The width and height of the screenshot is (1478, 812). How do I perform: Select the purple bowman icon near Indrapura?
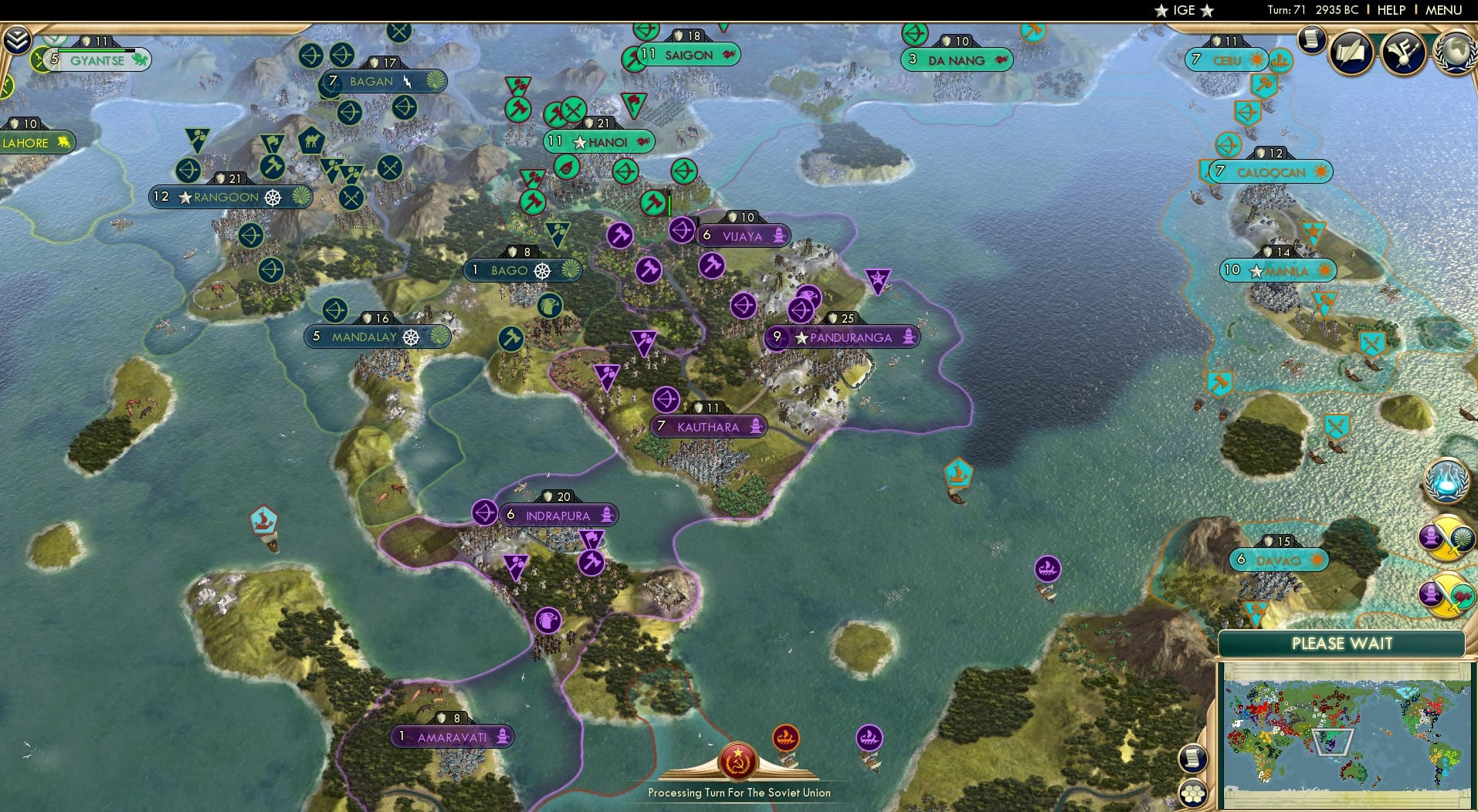pos(485,513)
